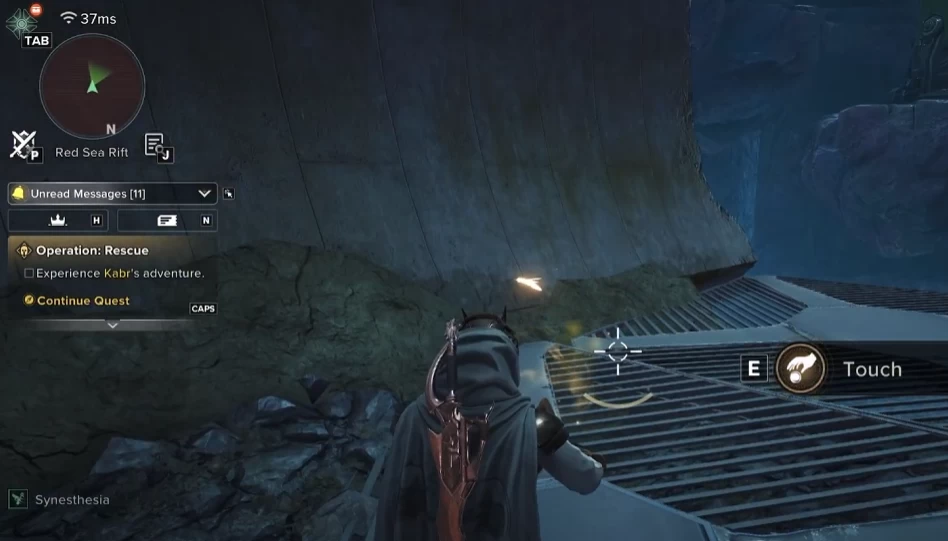Screen dimensions: 948x541
Task: Open the quest journal icon
Action: tap(156, 145)
